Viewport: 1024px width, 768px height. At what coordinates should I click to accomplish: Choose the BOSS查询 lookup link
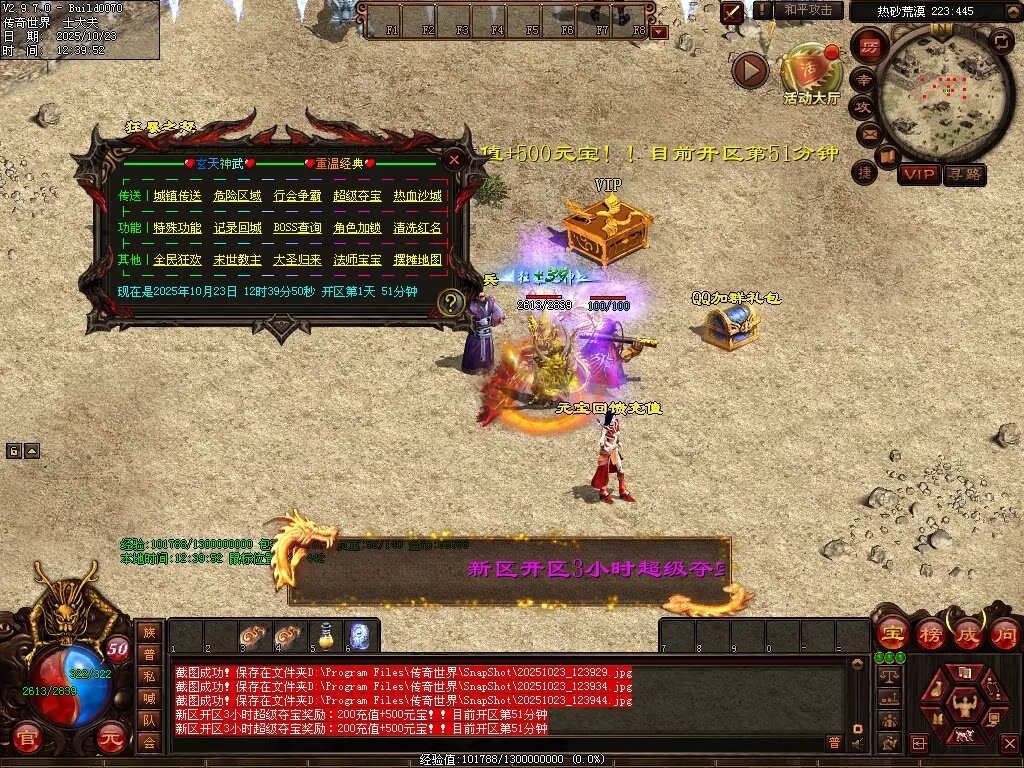[x=297, y=228]
